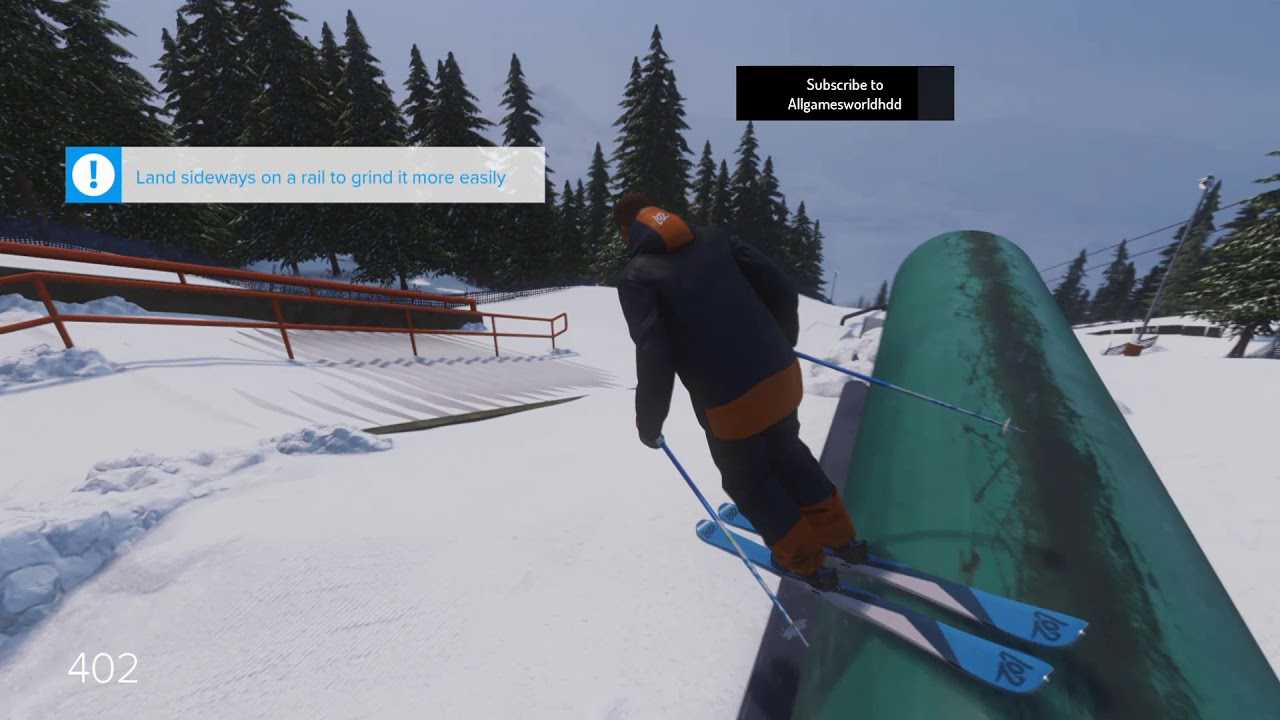Select the rail grind tip notification
Image resolution: width=1280 pixels, height=720 pixels.
[305, 176]
